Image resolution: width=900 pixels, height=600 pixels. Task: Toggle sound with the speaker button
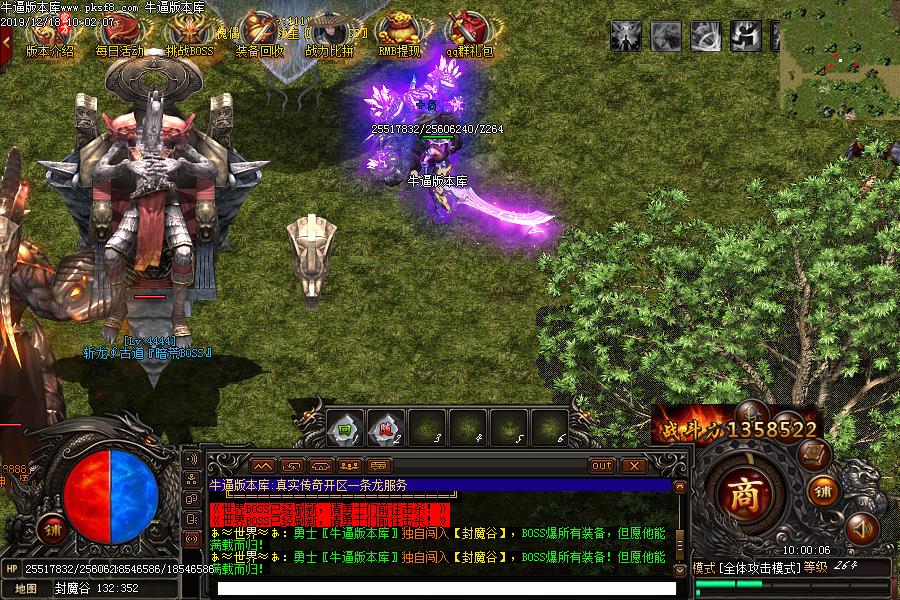(x=860, y=526)
